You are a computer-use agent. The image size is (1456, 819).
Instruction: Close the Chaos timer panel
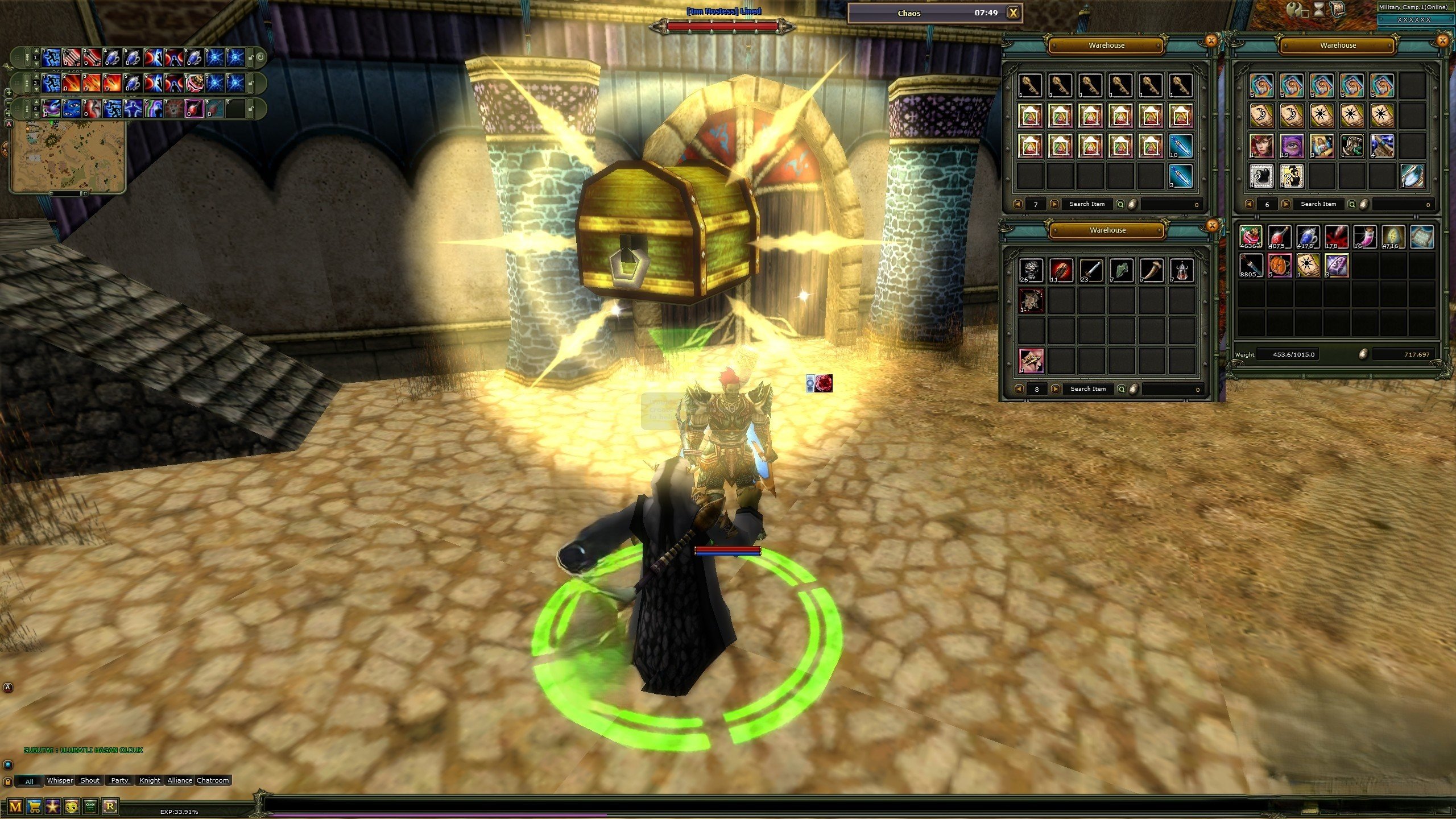coord(1013,13)
